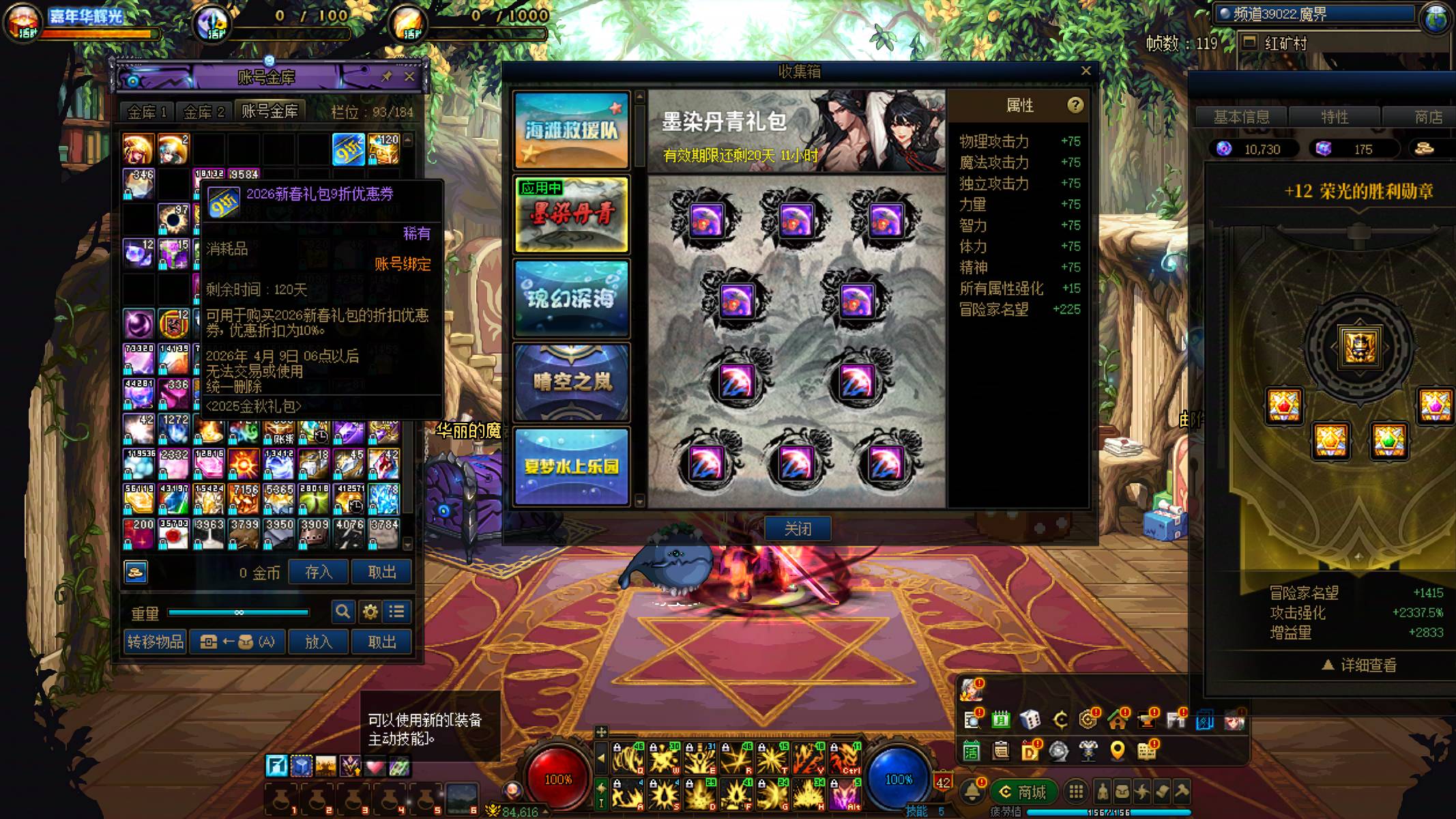
Task: Click the 转移物品 transfer items button
Action: (x=156, y=642)
